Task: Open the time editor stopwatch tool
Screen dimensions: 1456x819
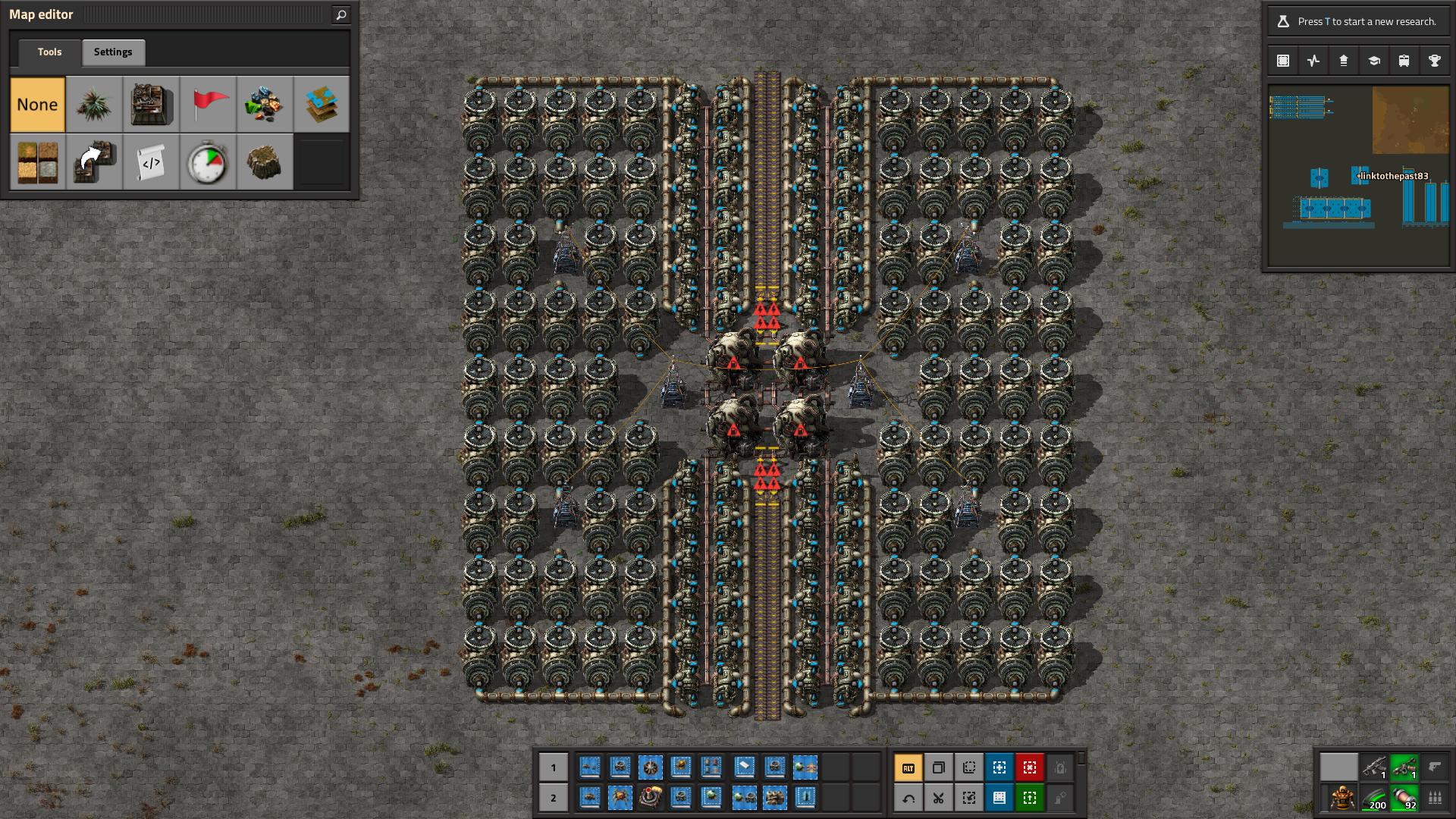Action: (x=209, y=162)
